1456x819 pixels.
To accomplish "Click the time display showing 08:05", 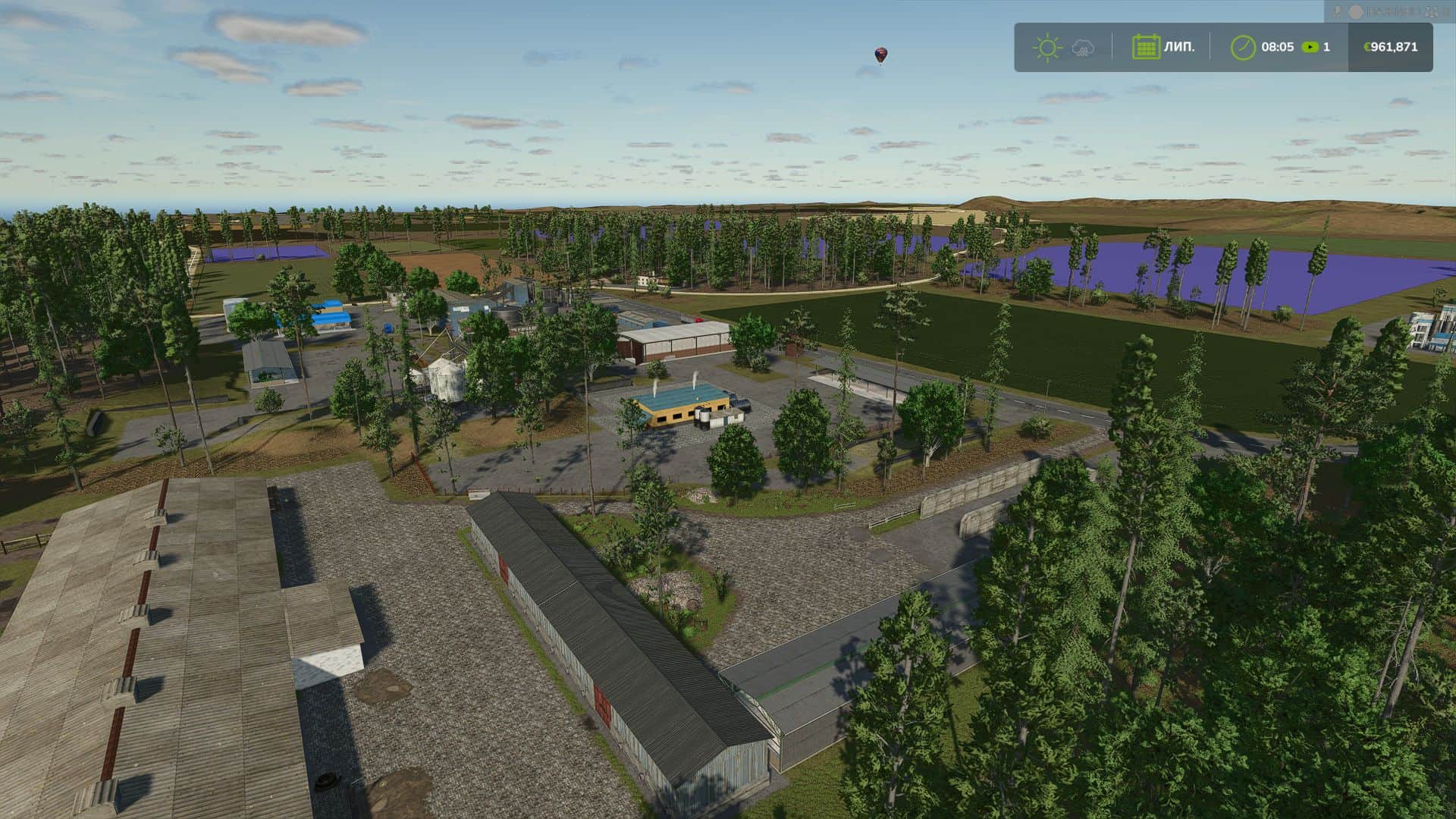I will tap(1278, 47).
